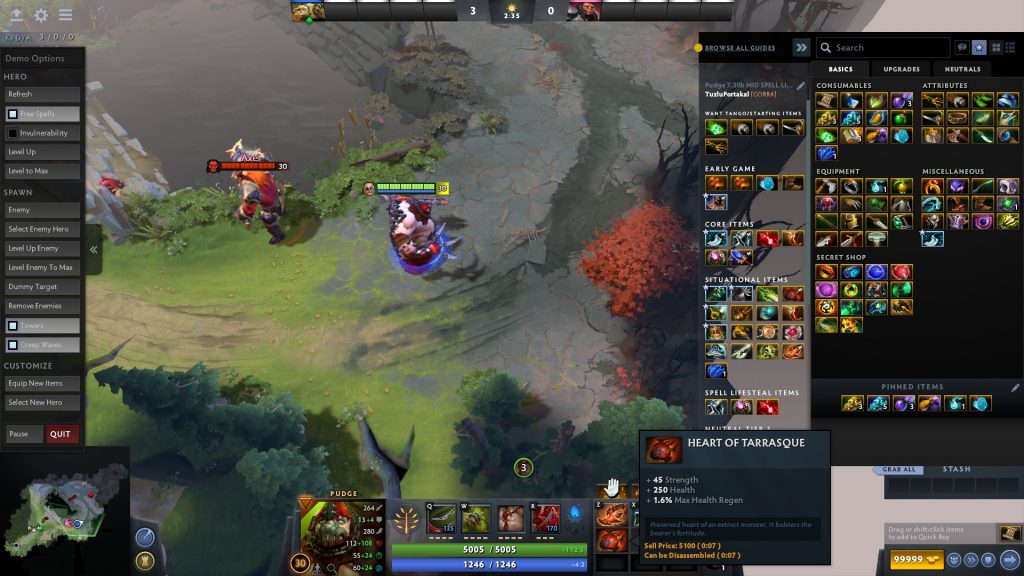Image resolution: width=1024 pixels, height=576 pixels.
Task: Toggle the Free Spells checkbox
Action: pyautogui.click(x=13, y=114)
